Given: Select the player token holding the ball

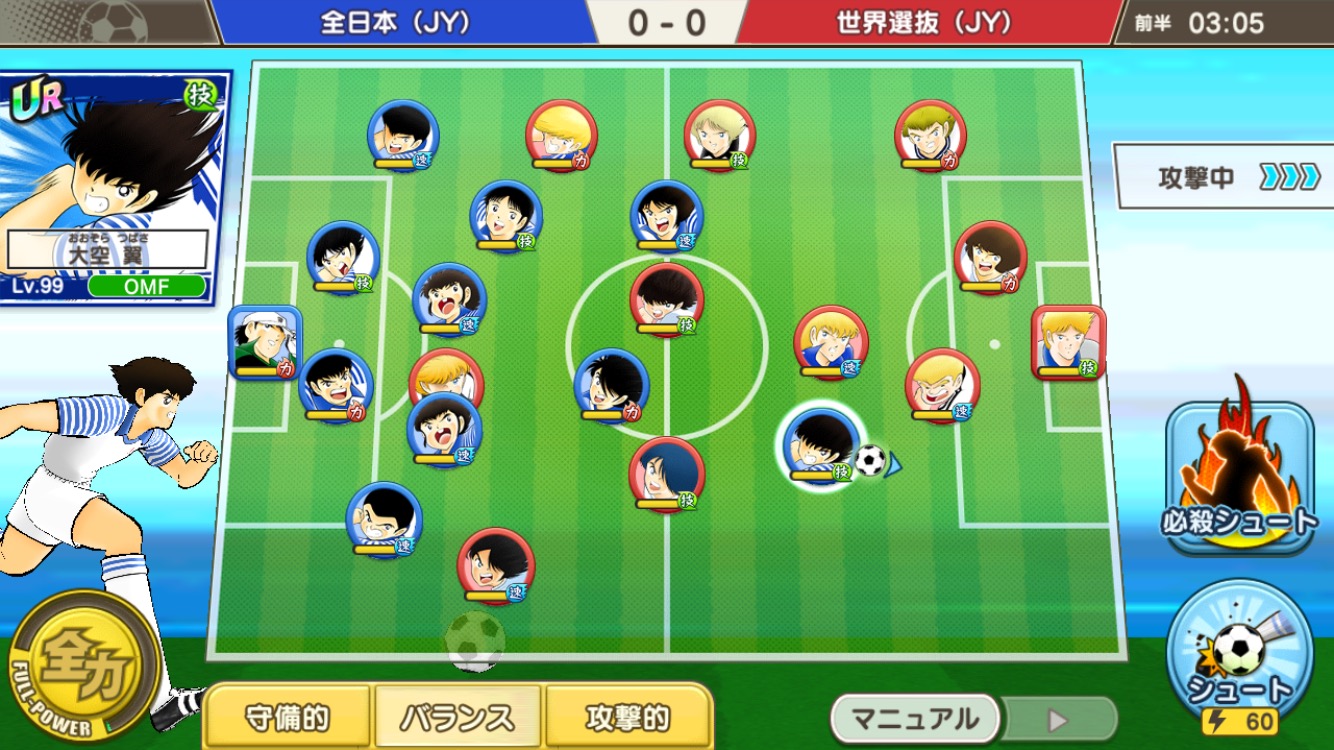Looking at the screenshot, I should (x=820, y=447).
